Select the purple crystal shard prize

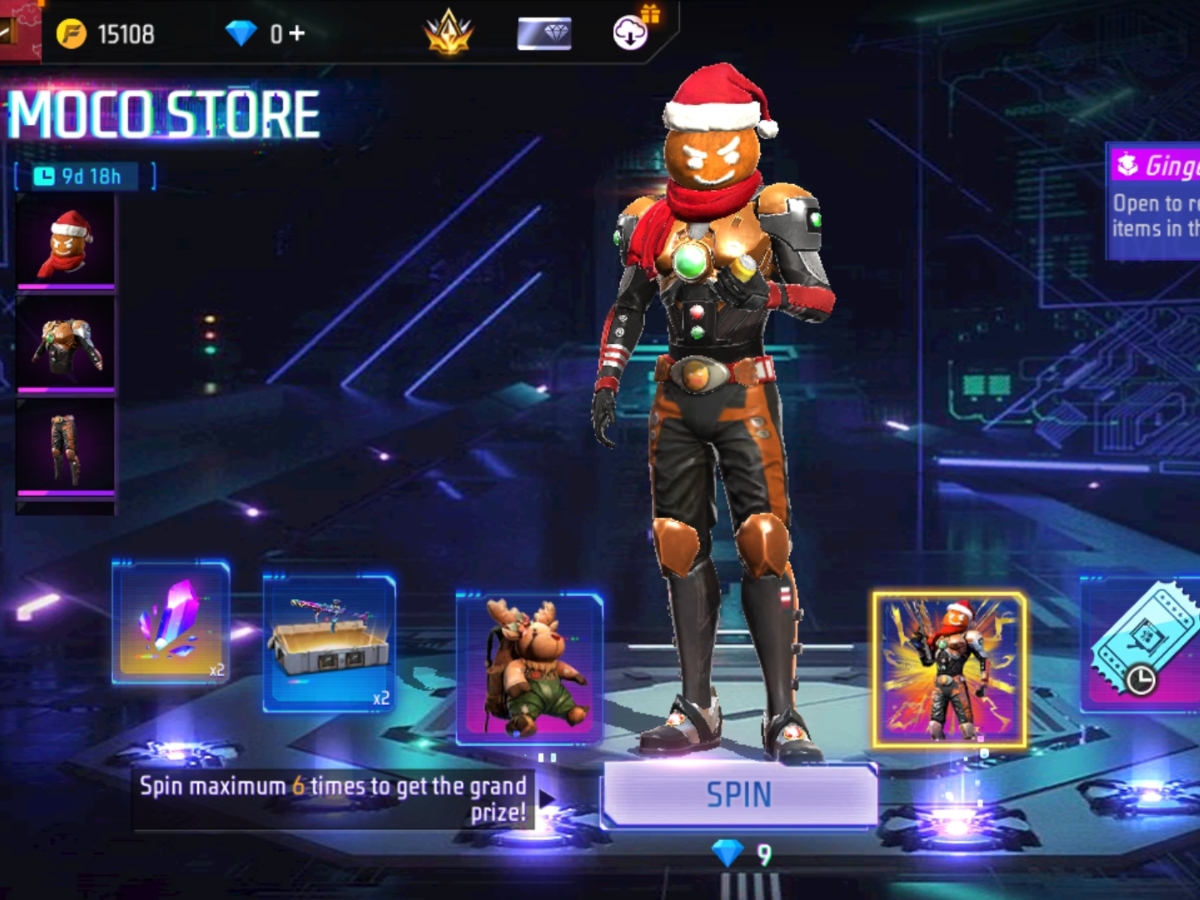click(171, 622)
